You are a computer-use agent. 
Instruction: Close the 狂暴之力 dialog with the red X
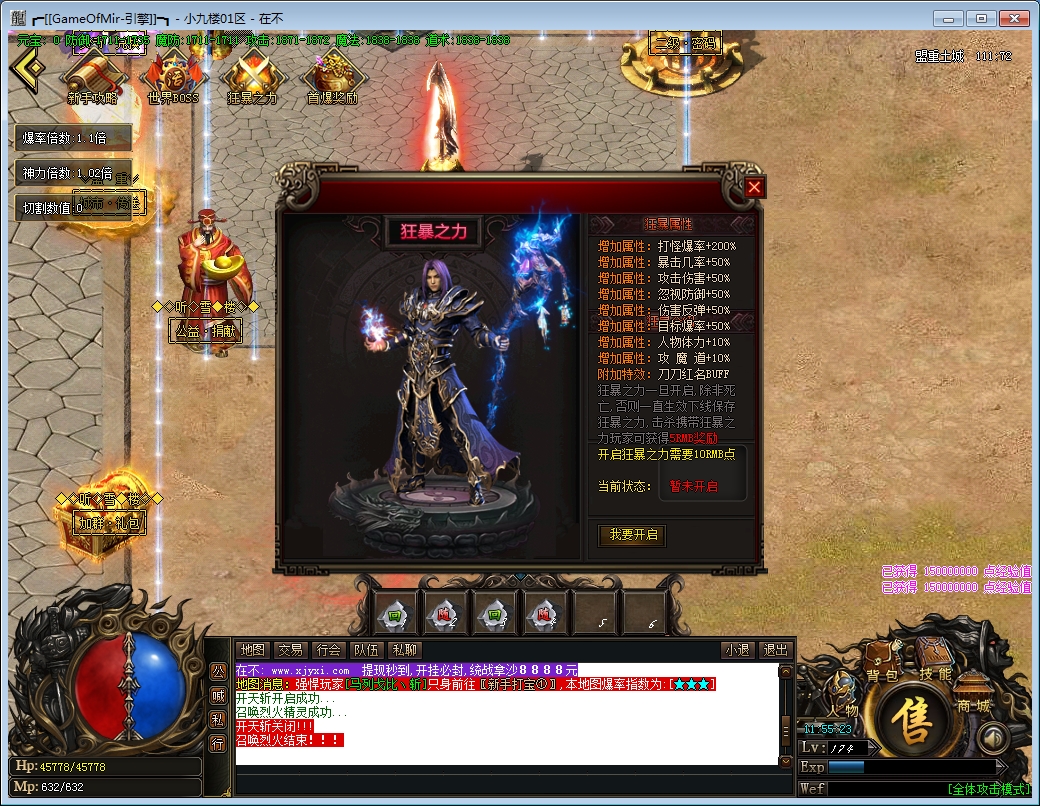click(x=755, y=187)
